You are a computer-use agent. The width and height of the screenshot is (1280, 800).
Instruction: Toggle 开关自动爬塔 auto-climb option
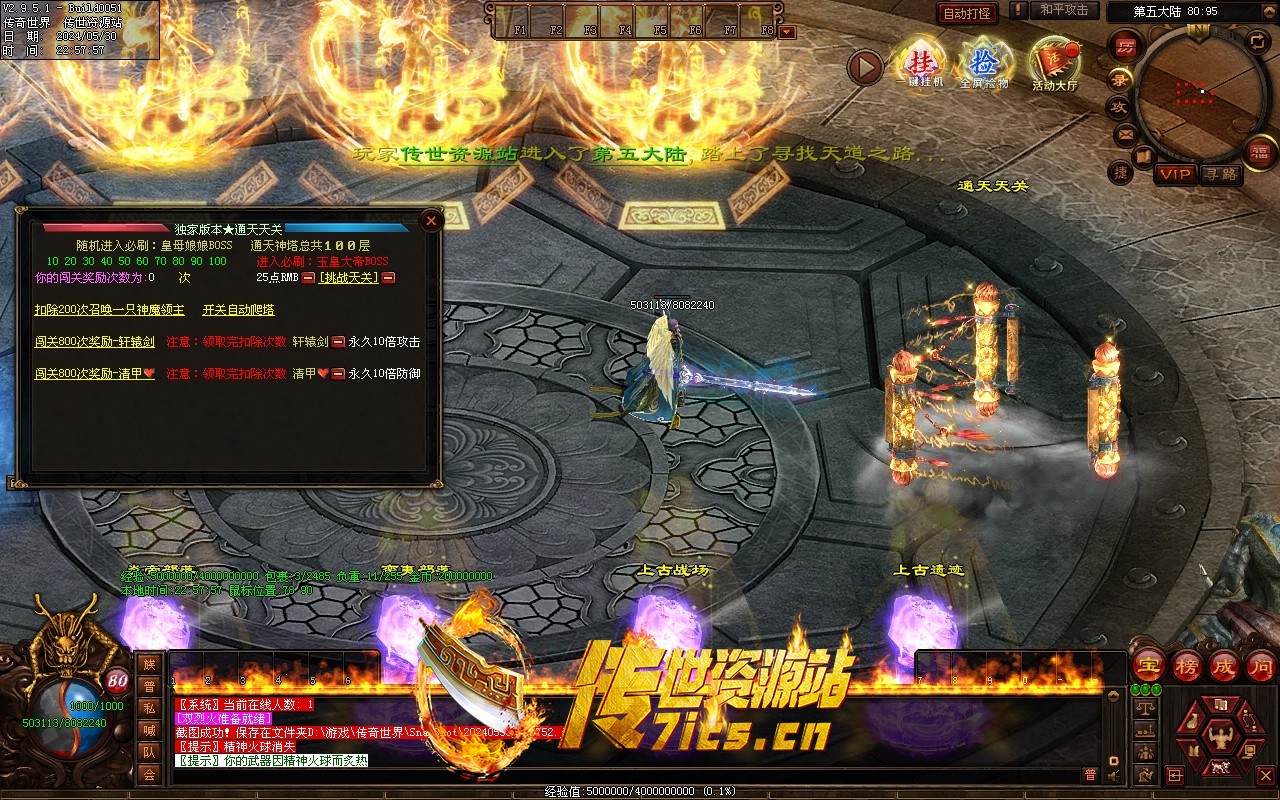(x=238, y=310)
